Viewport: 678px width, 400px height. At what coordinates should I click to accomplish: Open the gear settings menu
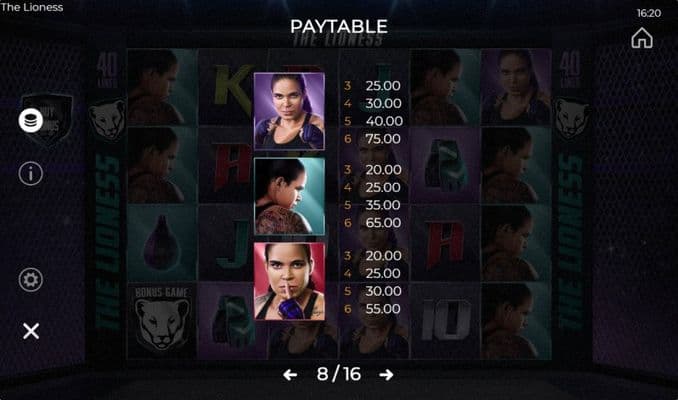[31, 280]
